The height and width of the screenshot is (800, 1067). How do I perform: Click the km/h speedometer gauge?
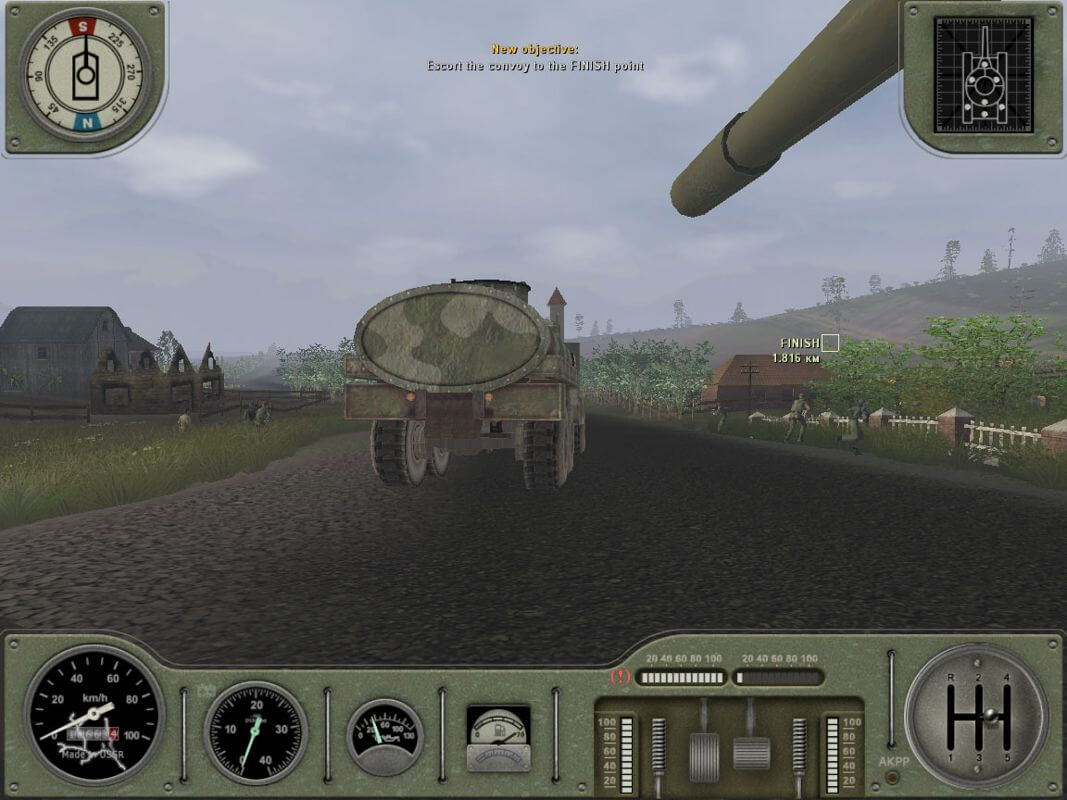pos(94,713)
